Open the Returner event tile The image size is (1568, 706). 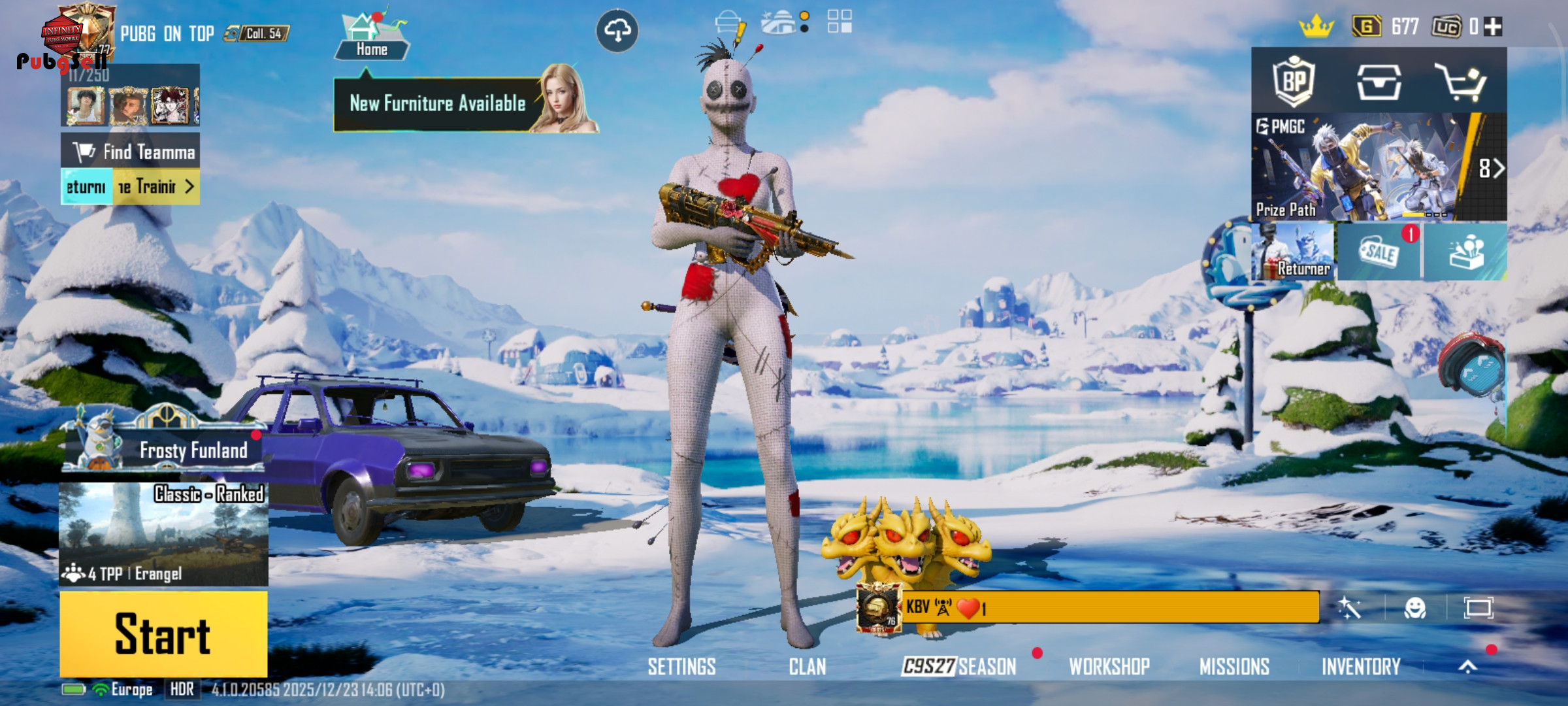(x=1293, y=252)
